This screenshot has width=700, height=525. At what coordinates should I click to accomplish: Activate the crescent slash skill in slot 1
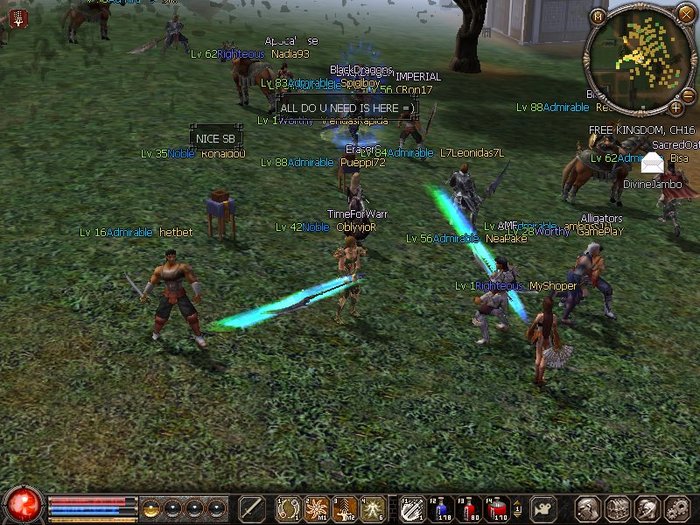(289, 508)
